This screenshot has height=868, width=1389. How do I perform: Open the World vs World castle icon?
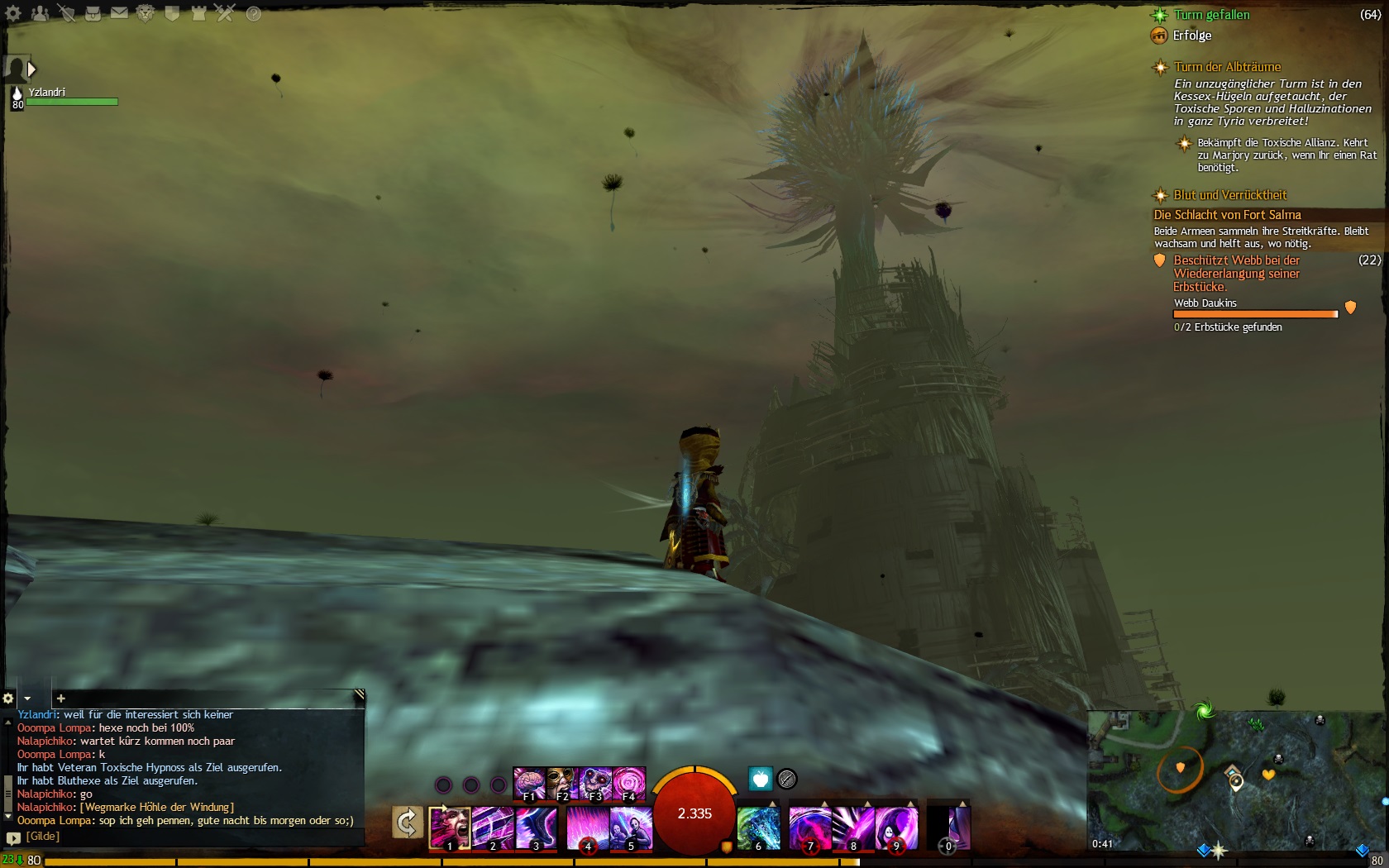(x=198, y=13)
